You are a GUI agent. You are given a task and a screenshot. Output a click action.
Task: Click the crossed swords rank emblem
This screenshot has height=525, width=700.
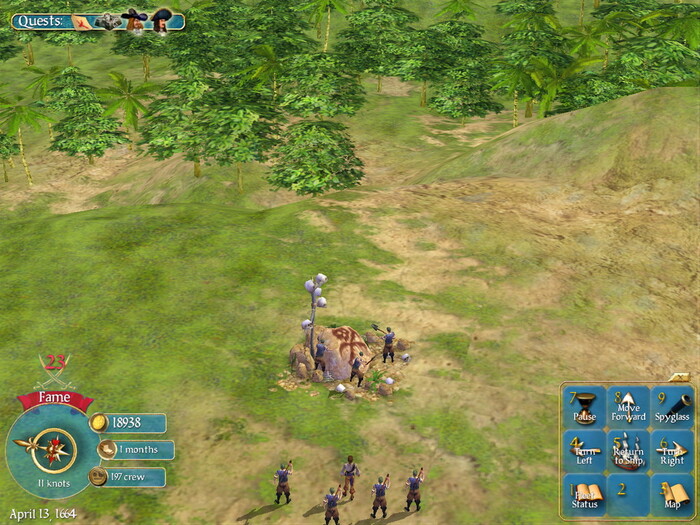point(54,370)
